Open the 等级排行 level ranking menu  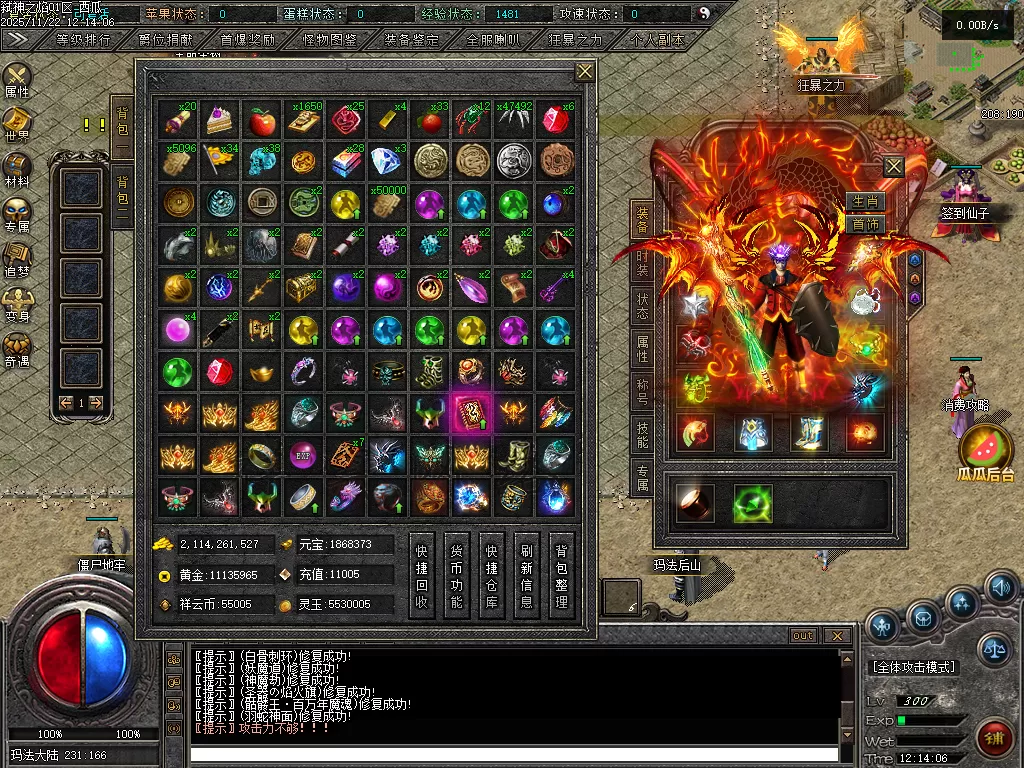click(84, 40)
